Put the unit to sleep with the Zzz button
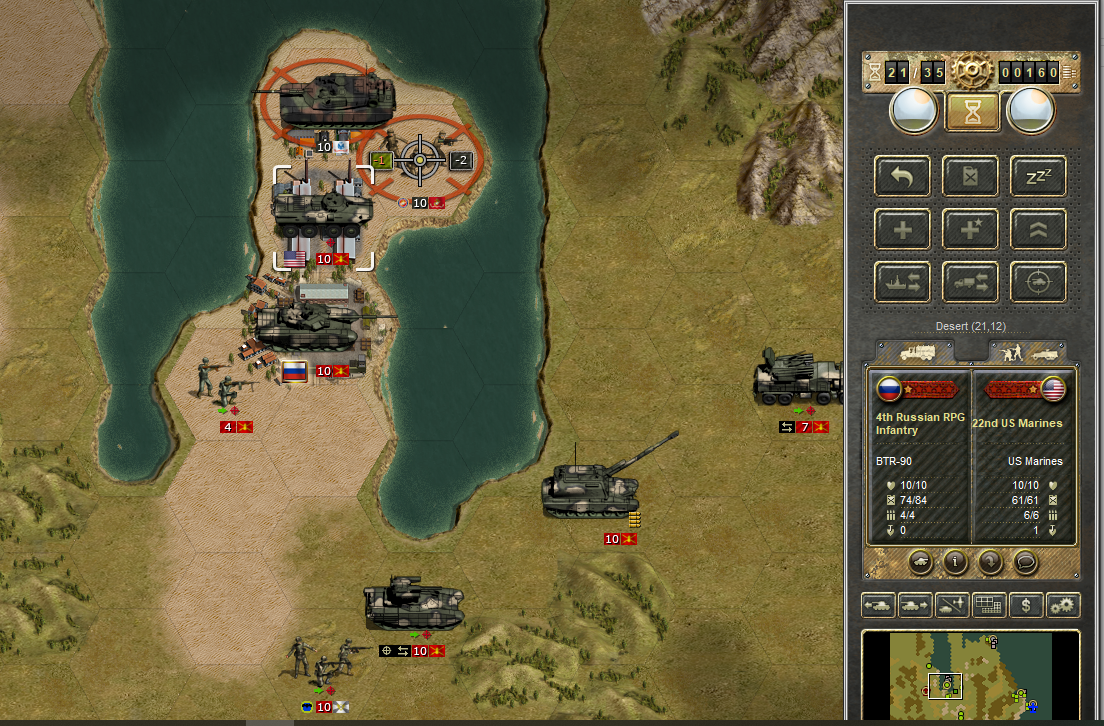This screenshot has height=726, width=1104. 1037,177
